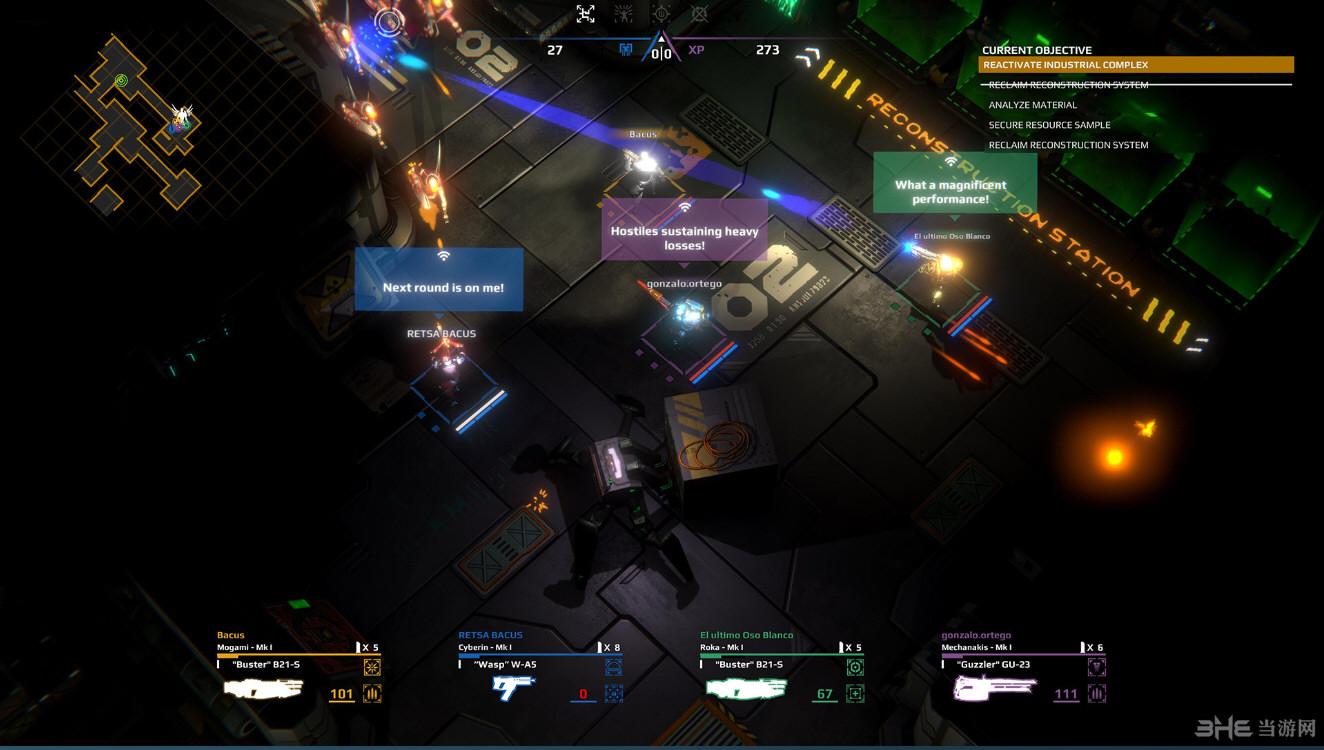Click the crossed-out circle icon at top
This screenshot has height=750, width=1324.
click(699, 14)
